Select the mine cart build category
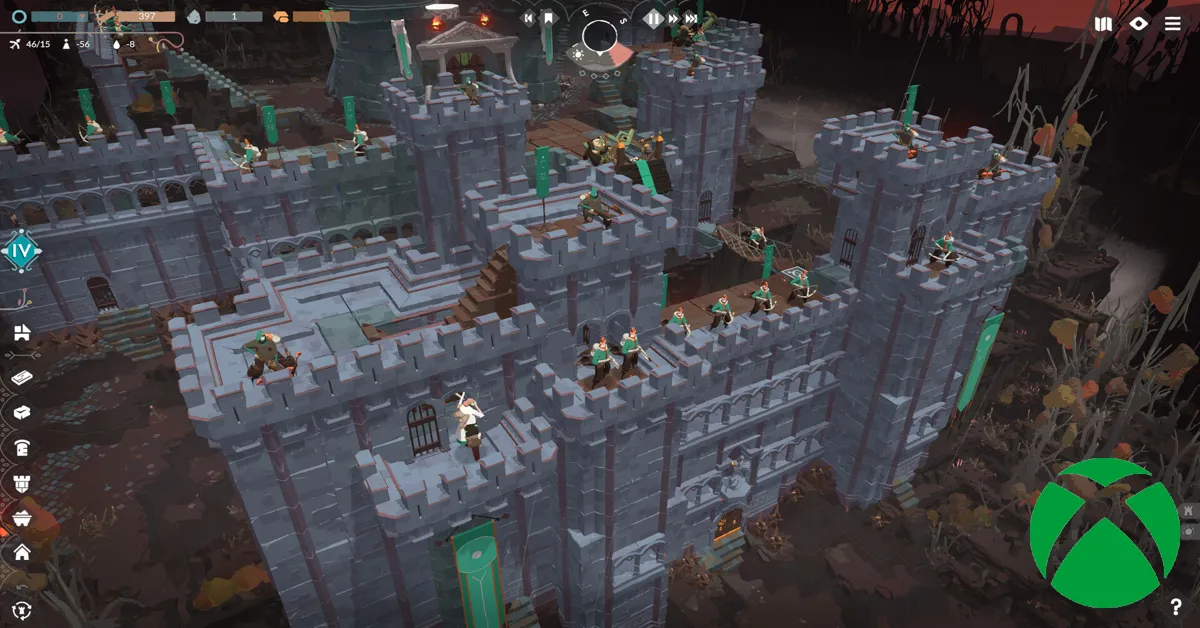 click(21, 517)
